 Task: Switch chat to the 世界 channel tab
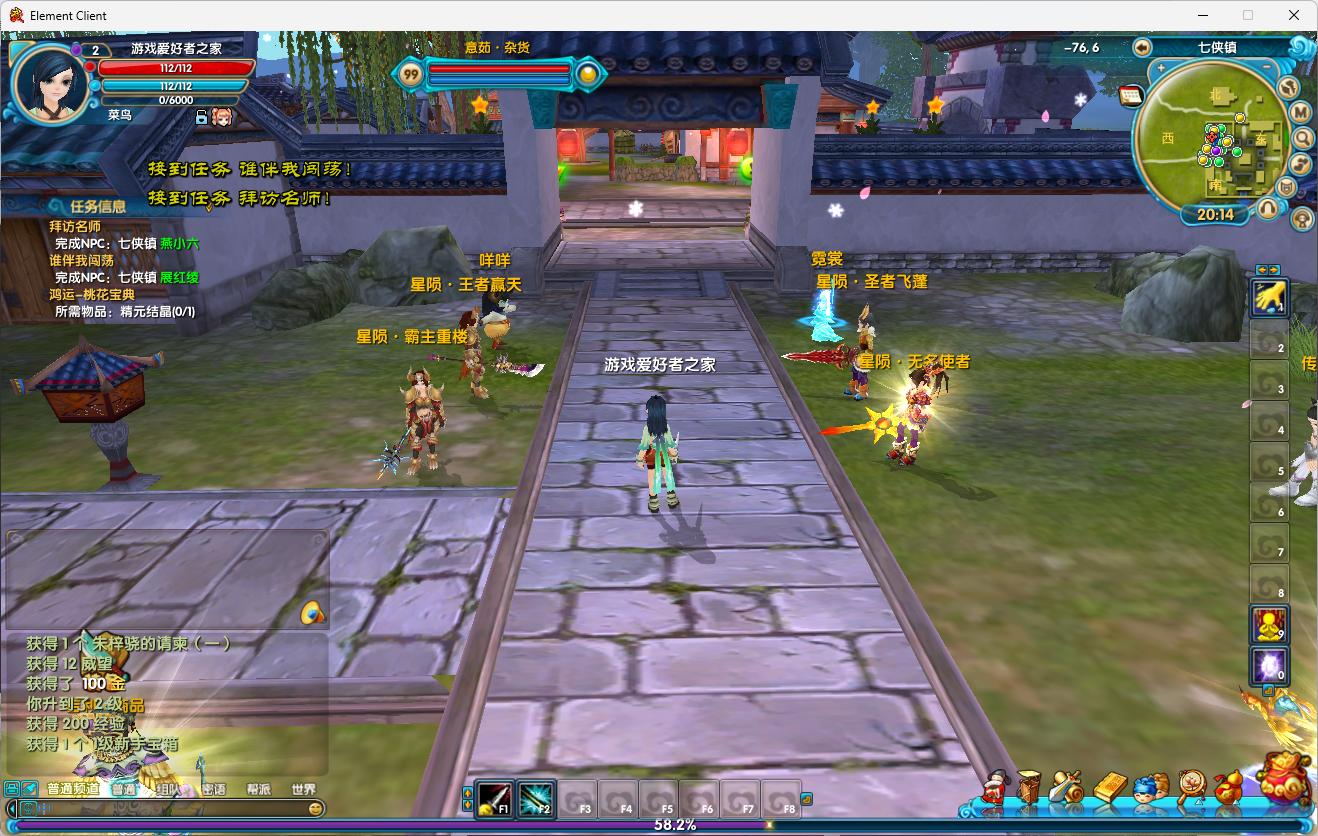pyautogui.click(x=303, y=789)
